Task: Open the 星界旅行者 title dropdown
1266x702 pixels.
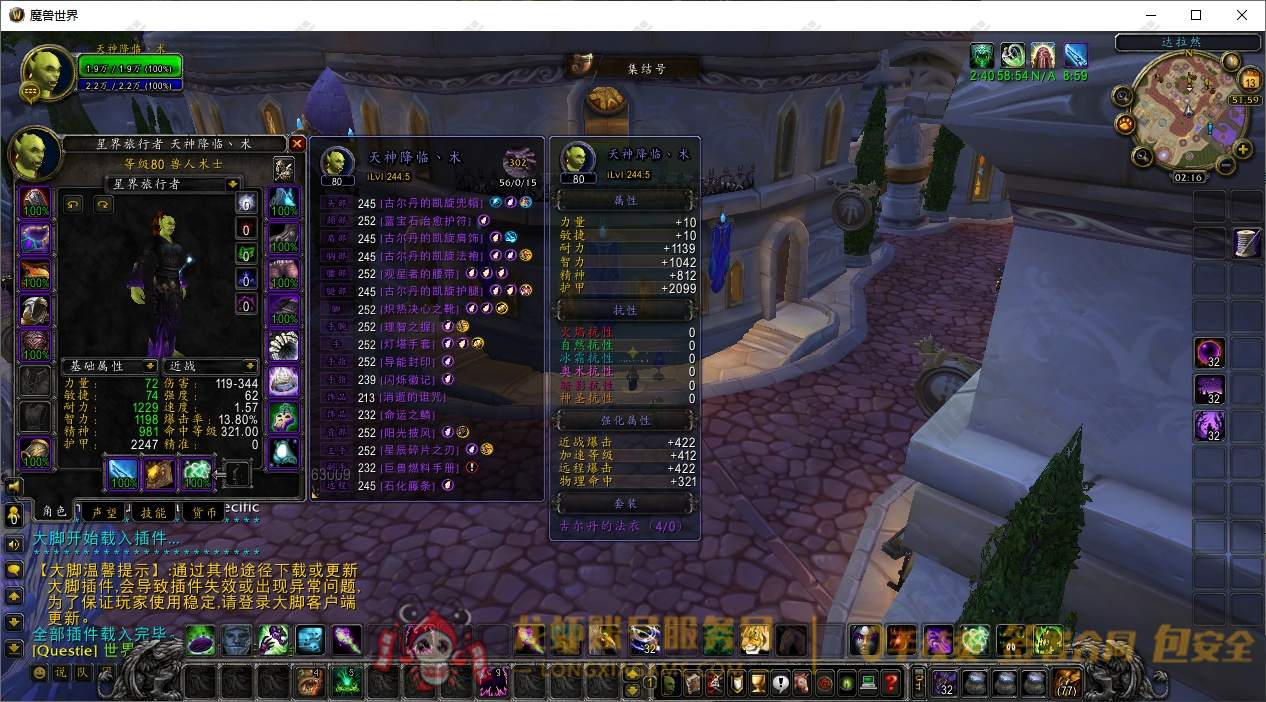Action: coord(233,184)
